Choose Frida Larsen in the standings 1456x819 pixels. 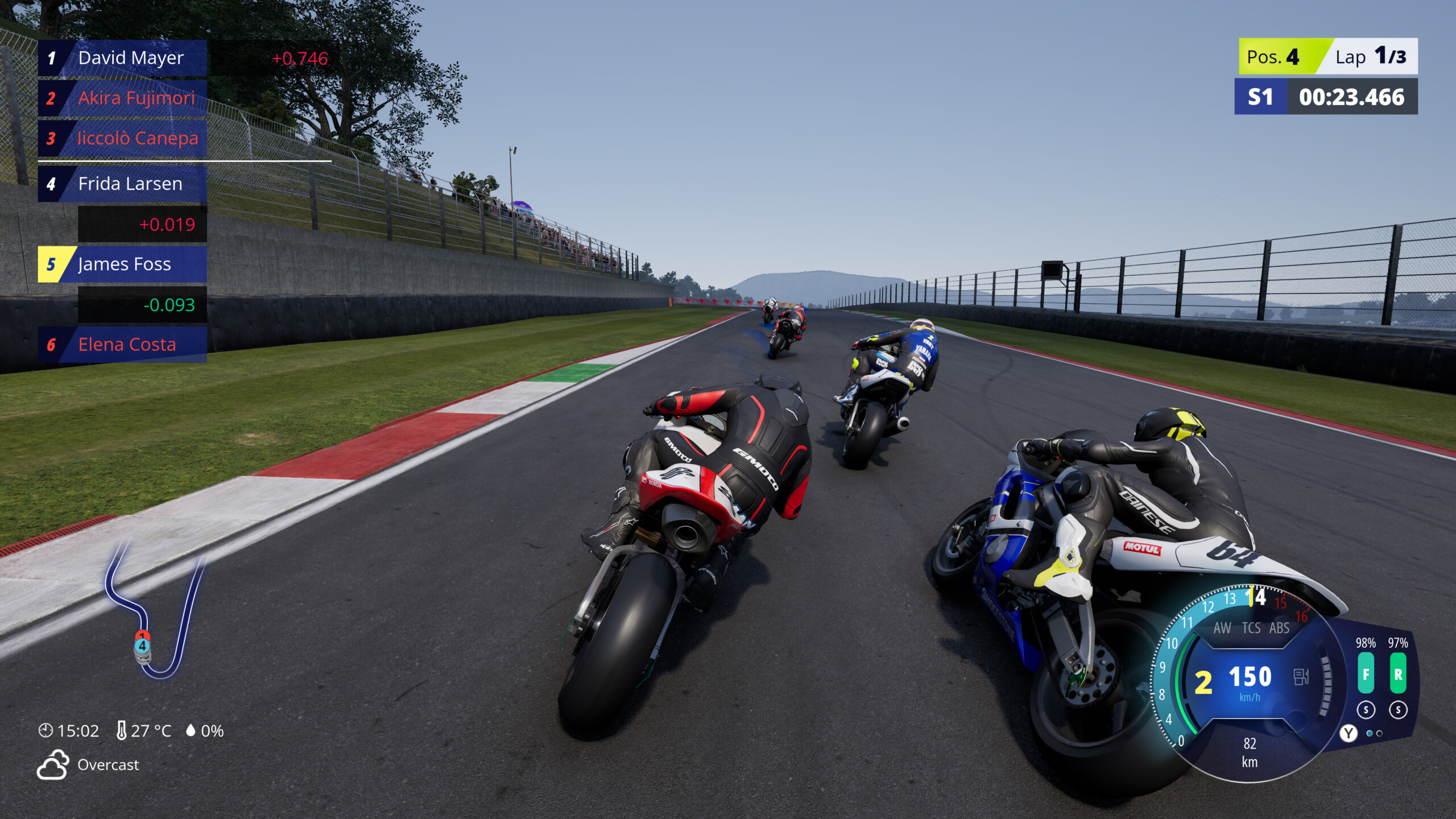(123, 184)
